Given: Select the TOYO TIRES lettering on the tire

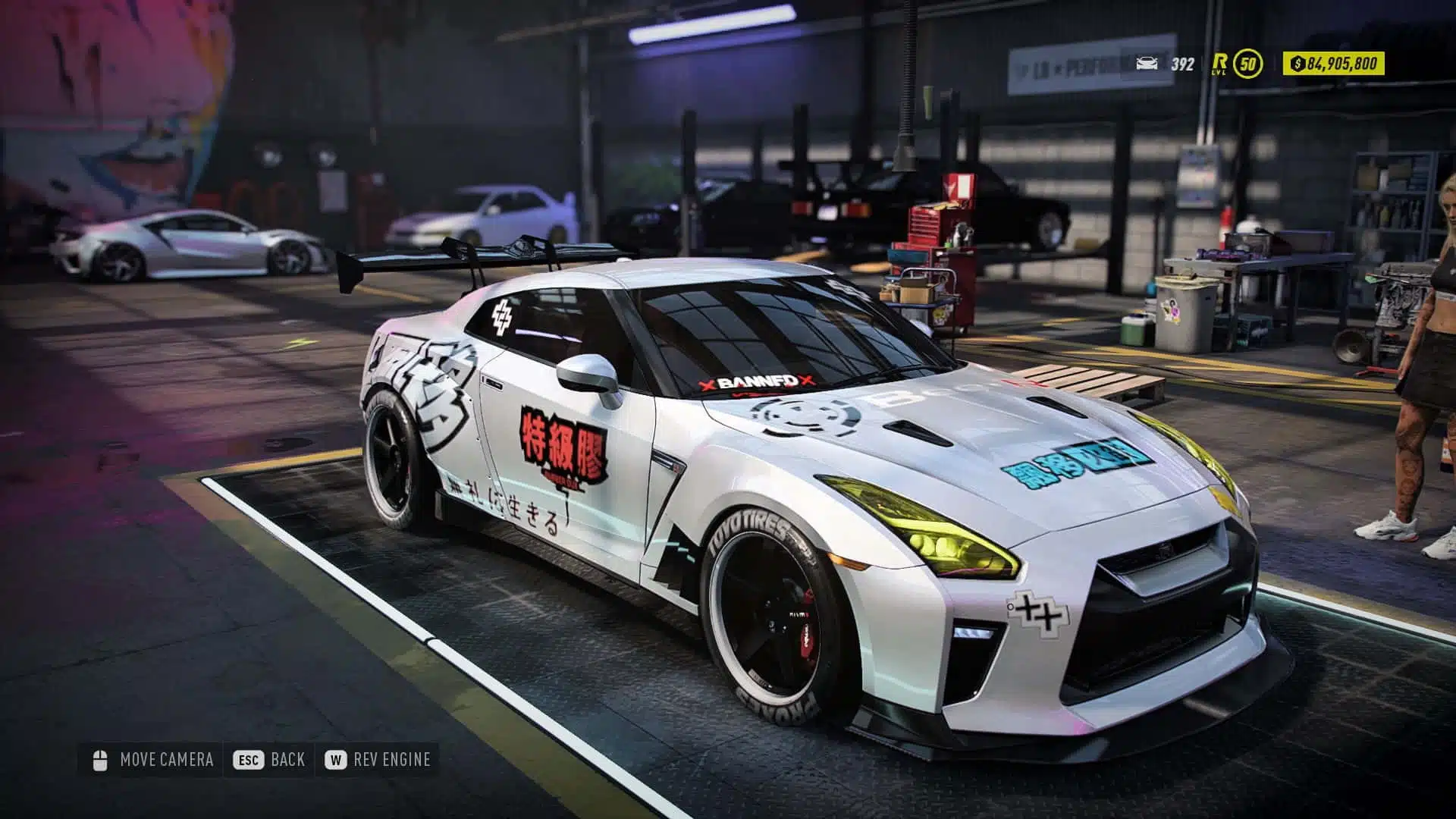Looking at the screenshot, I should (x=751, y=535).
